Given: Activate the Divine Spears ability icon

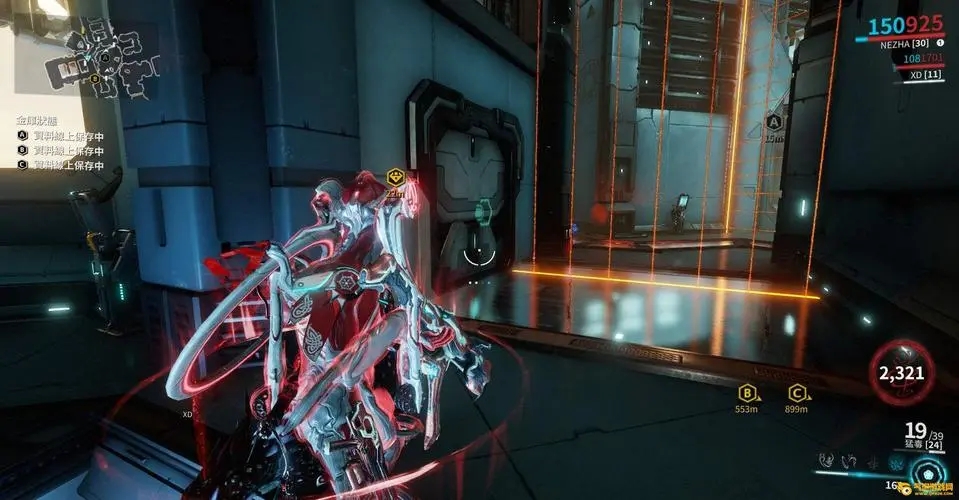Looking at the screenshot, I should 894,460.
